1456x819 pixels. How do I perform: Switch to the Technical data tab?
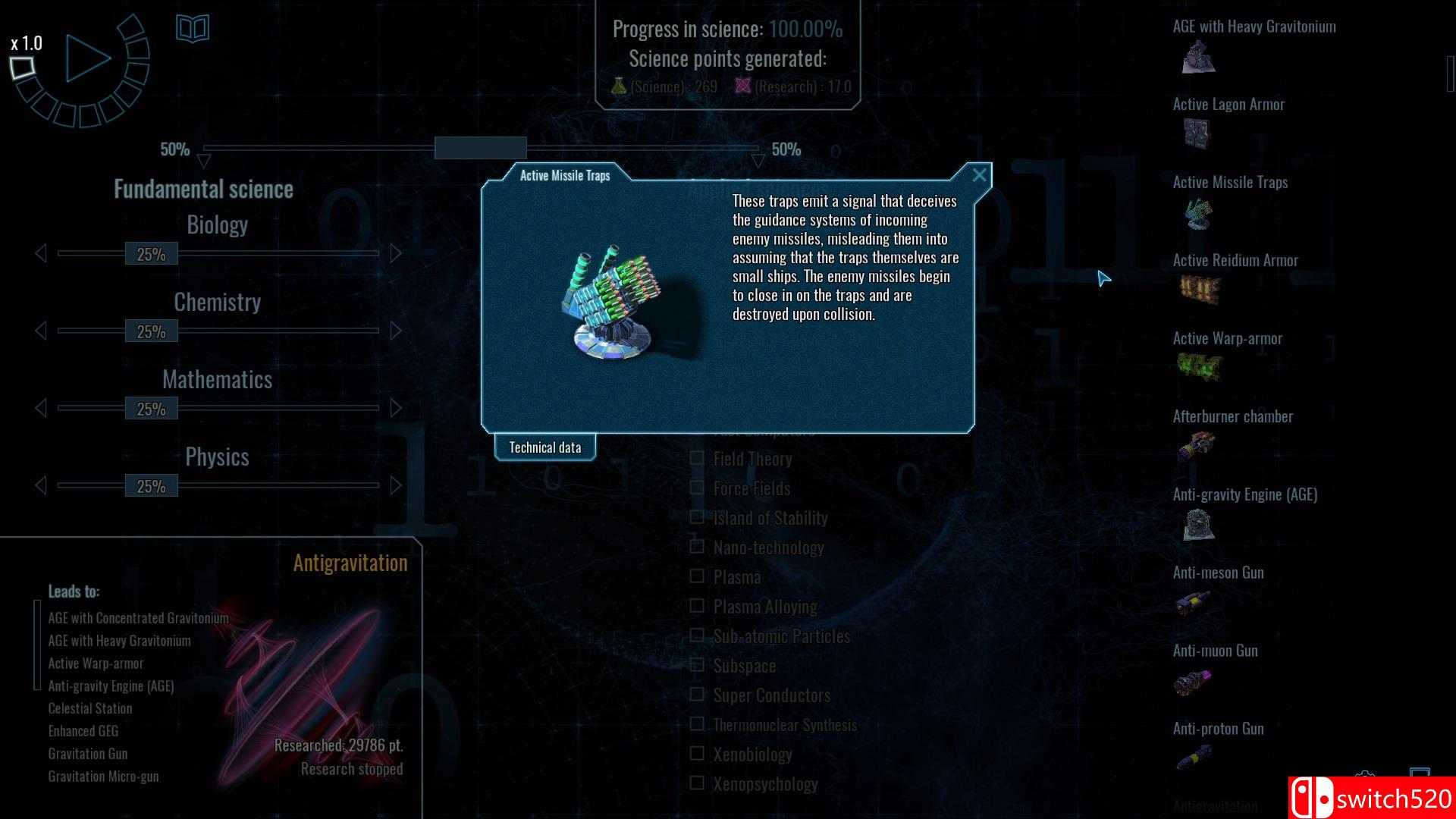click(545, 447)
